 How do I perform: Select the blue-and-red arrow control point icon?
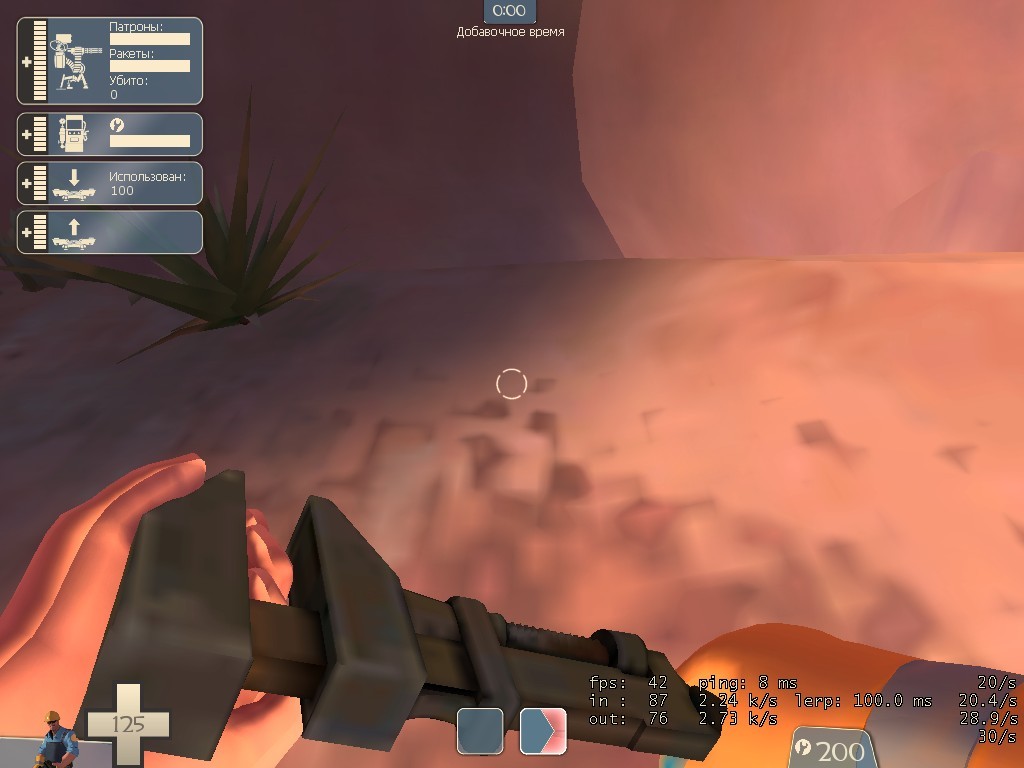543,731
